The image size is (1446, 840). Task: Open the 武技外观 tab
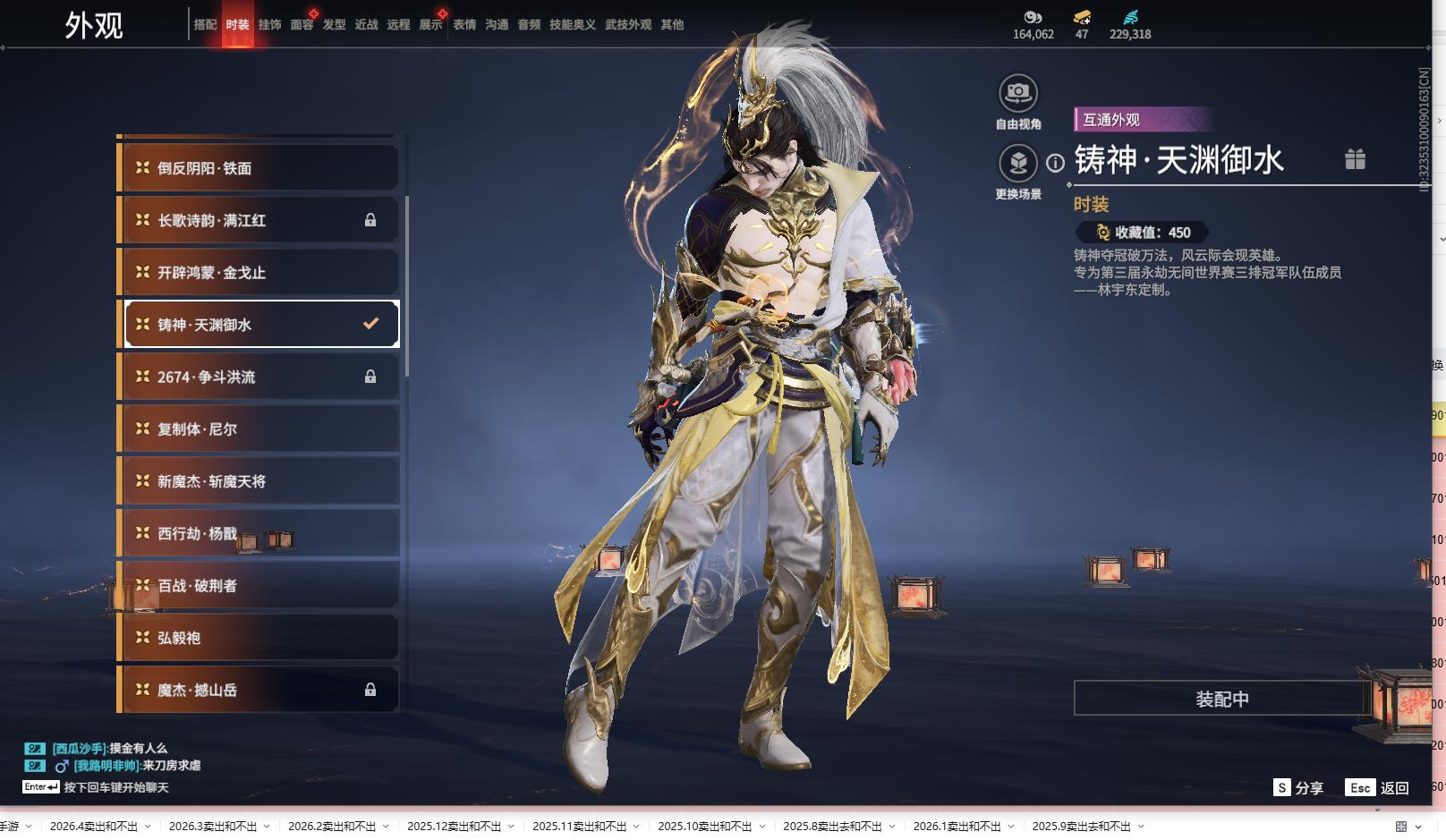(x=627, y=25)
